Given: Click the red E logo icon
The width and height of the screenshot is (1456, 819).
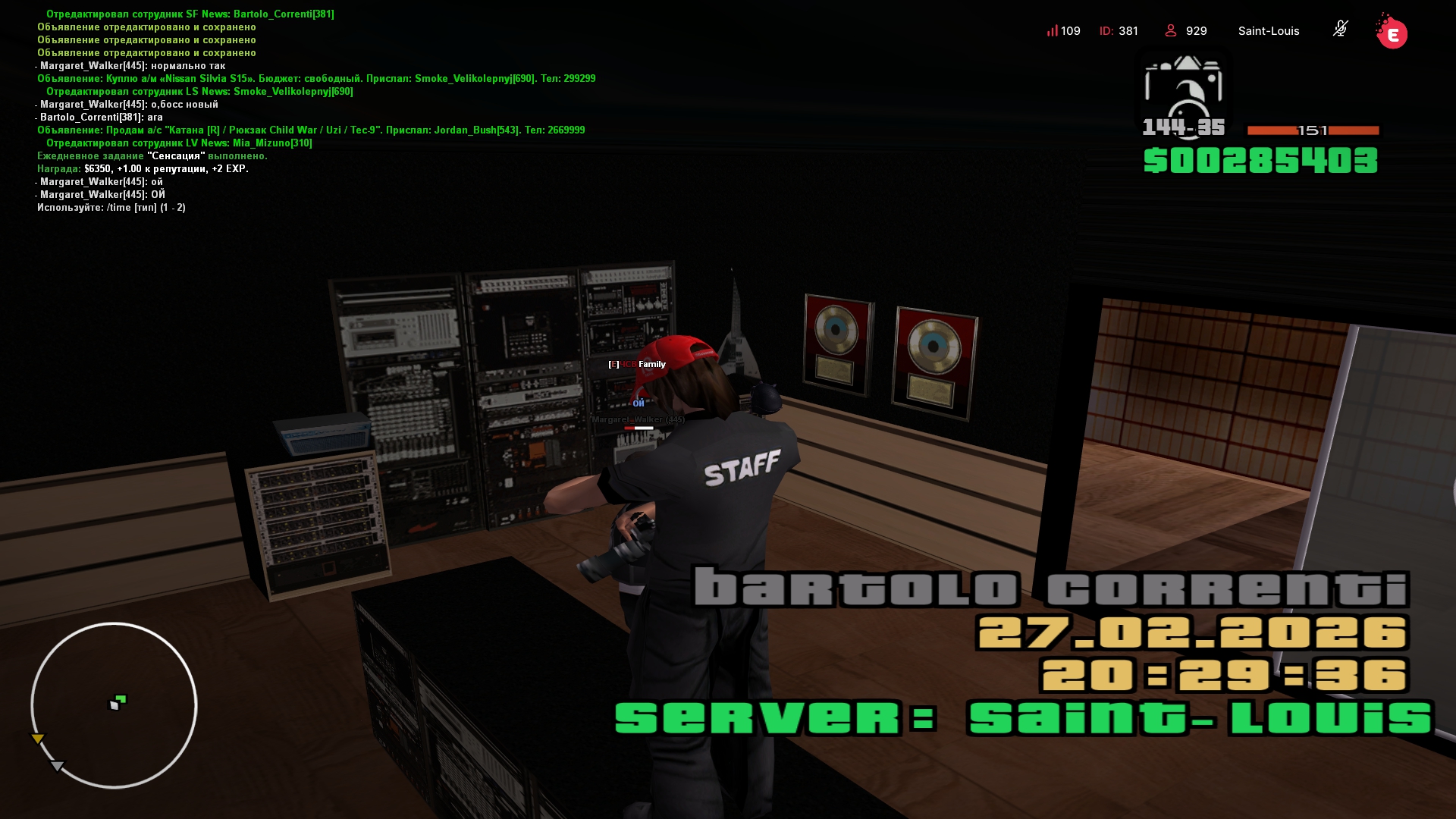Looking at the screenshot, I should 1392,33.
